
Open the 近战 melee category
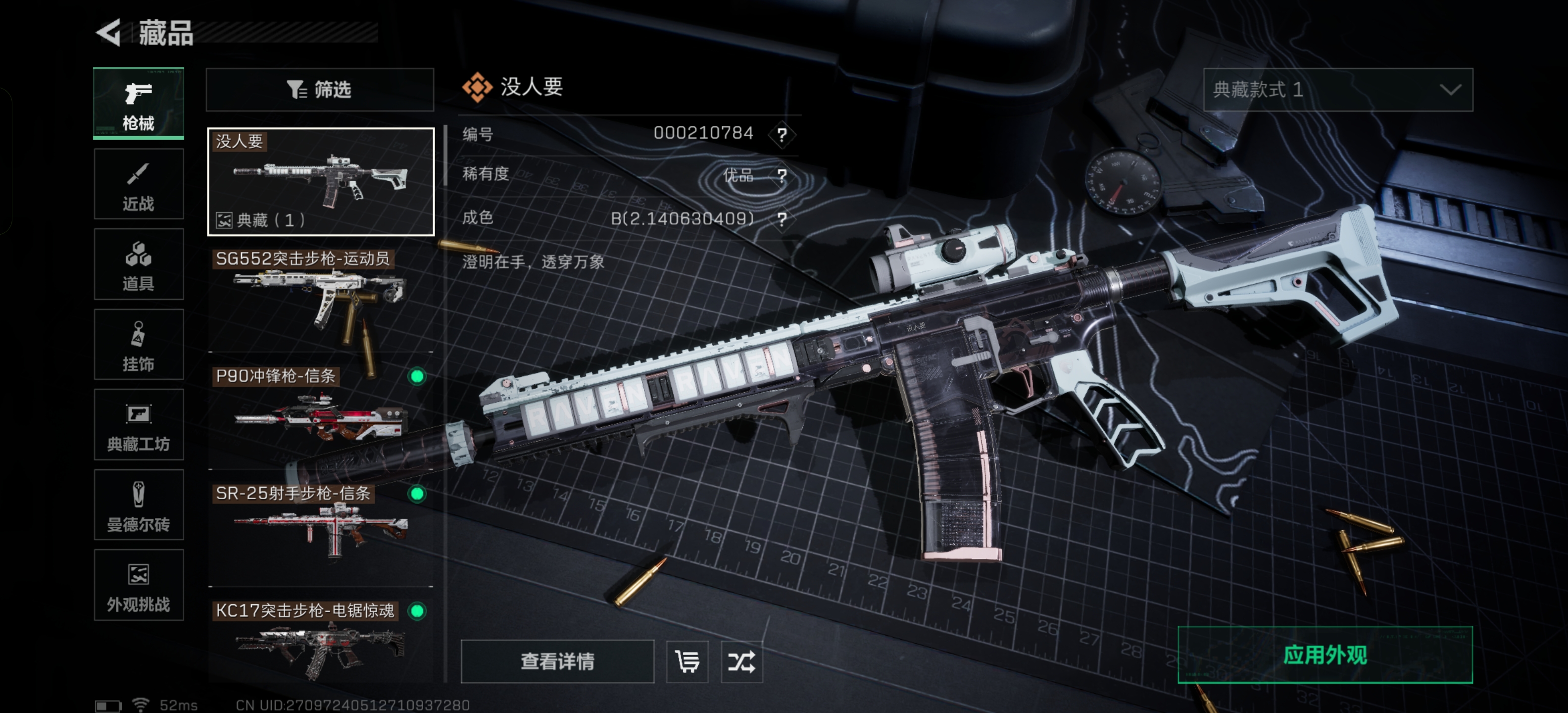point(139,184)
